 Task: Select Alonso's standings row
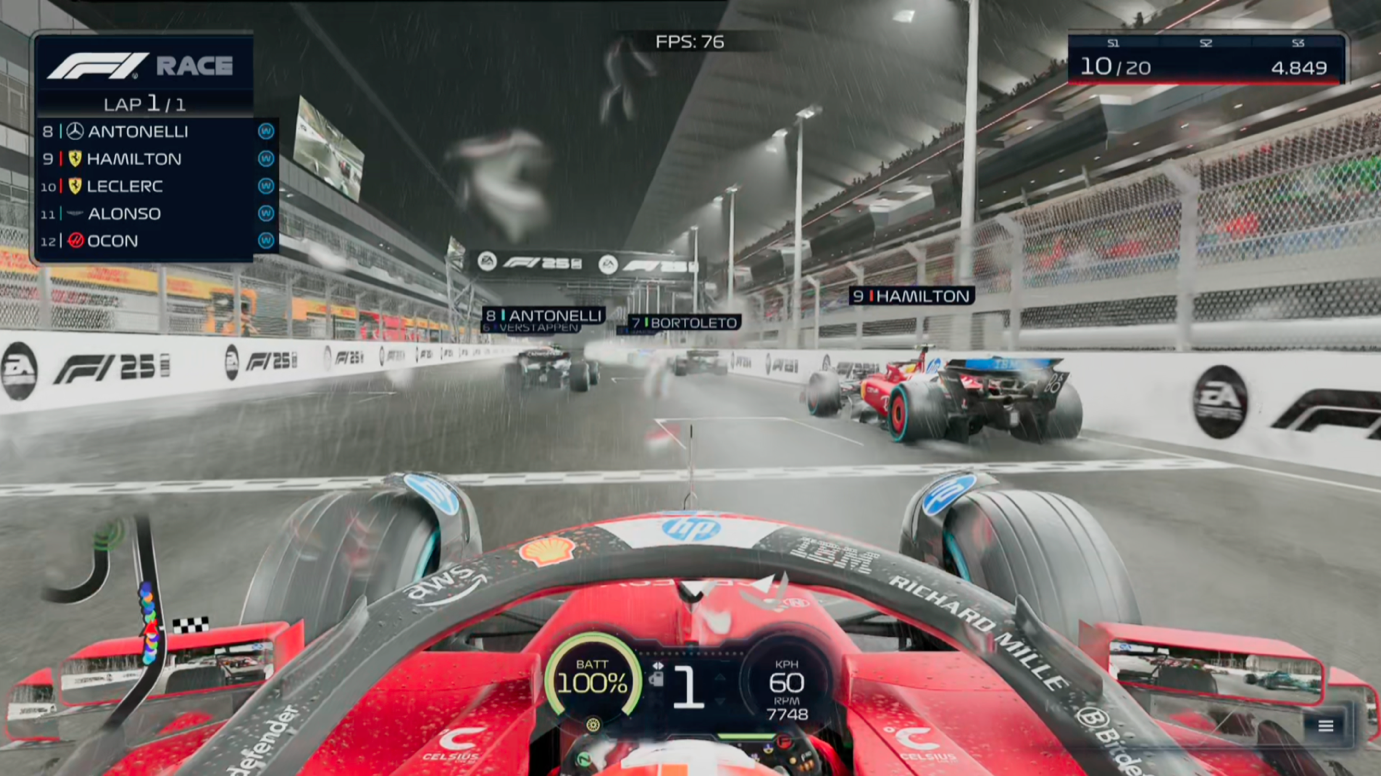155,213
